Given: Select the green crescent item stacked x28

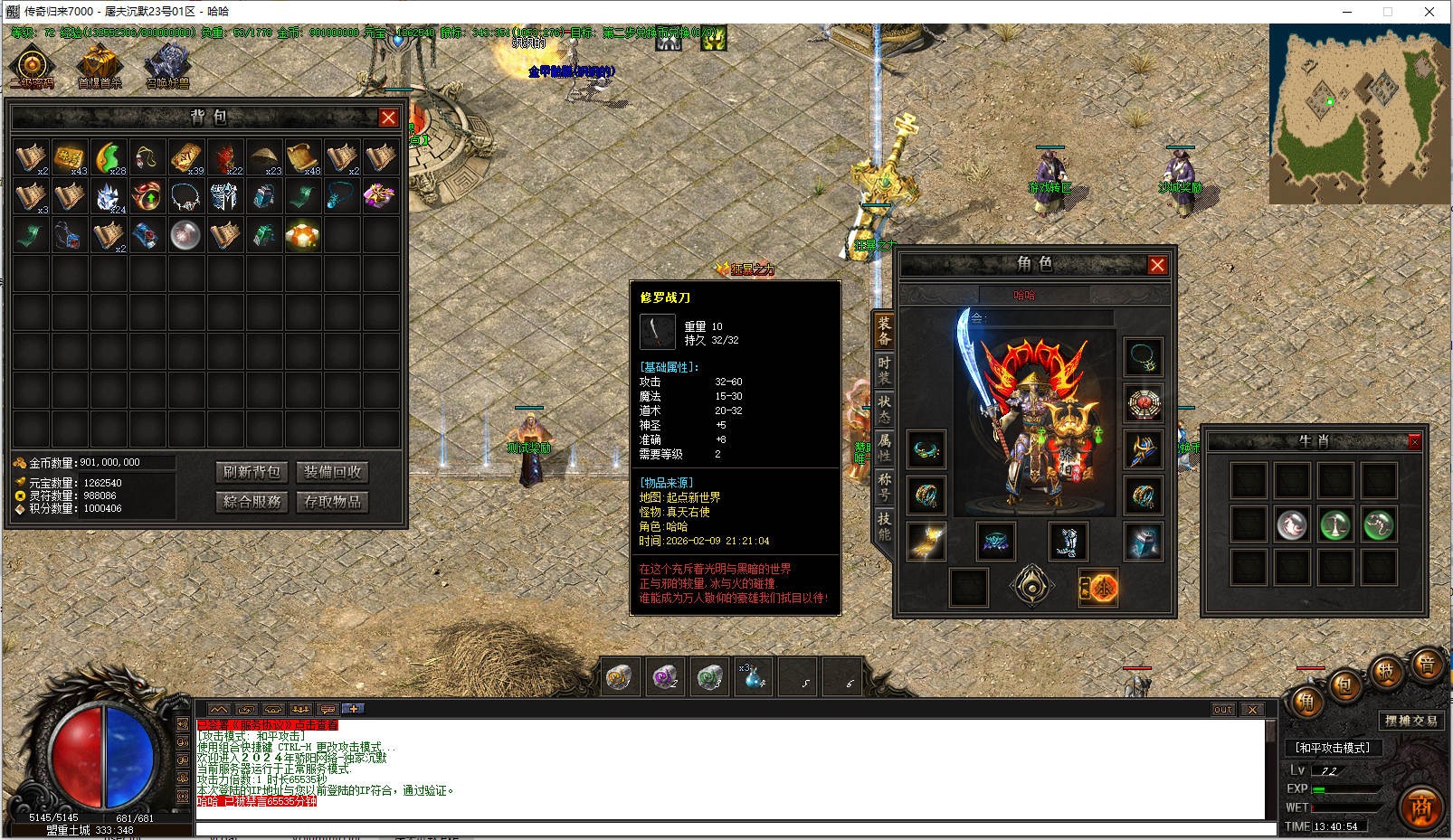Looking at the screenshot, I should tap(109, 156).
